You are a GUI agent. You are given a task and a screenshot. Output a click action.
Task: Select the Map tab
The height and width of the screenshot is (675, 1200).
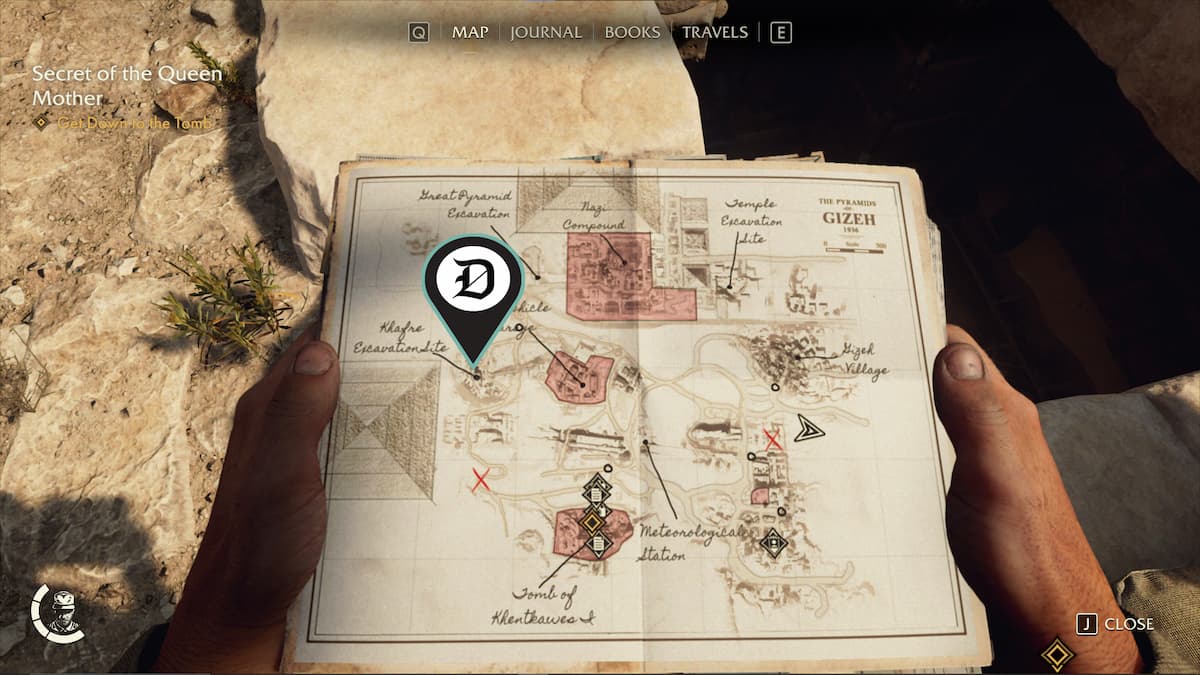(470, 32)
